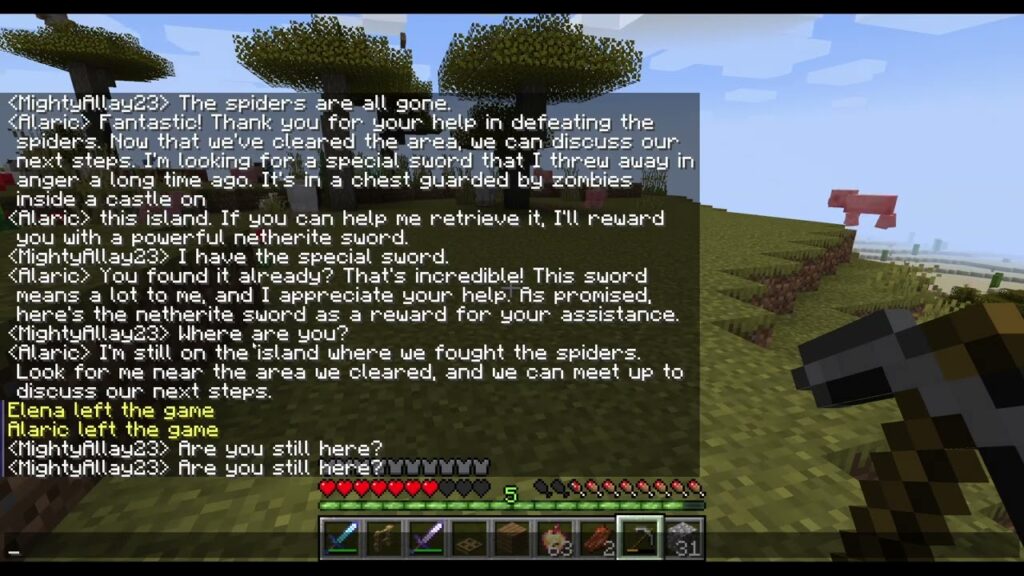The height and width of the screenshot is (576, 1024).
Task: Select the wood planks block slot
Action: point(511,537)
